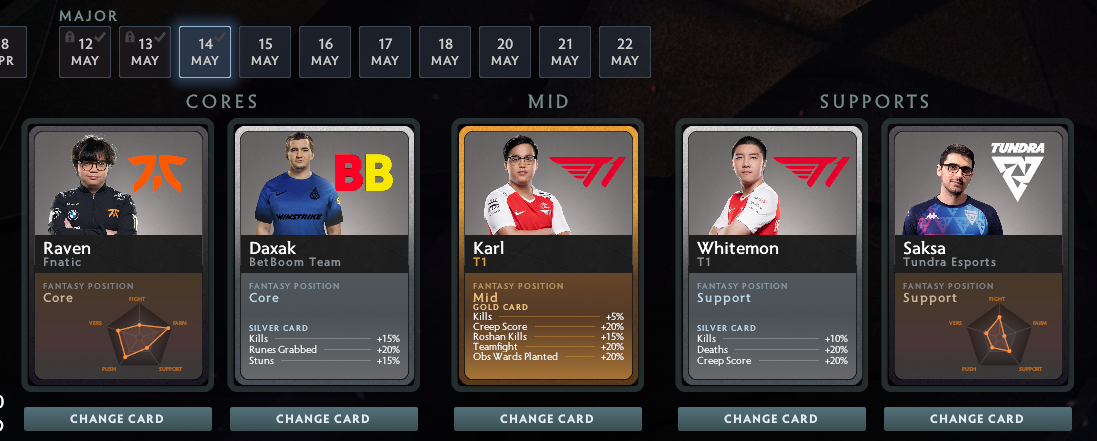
Task: Click the gold Karl mid card
Action: (x=548, y=255)
